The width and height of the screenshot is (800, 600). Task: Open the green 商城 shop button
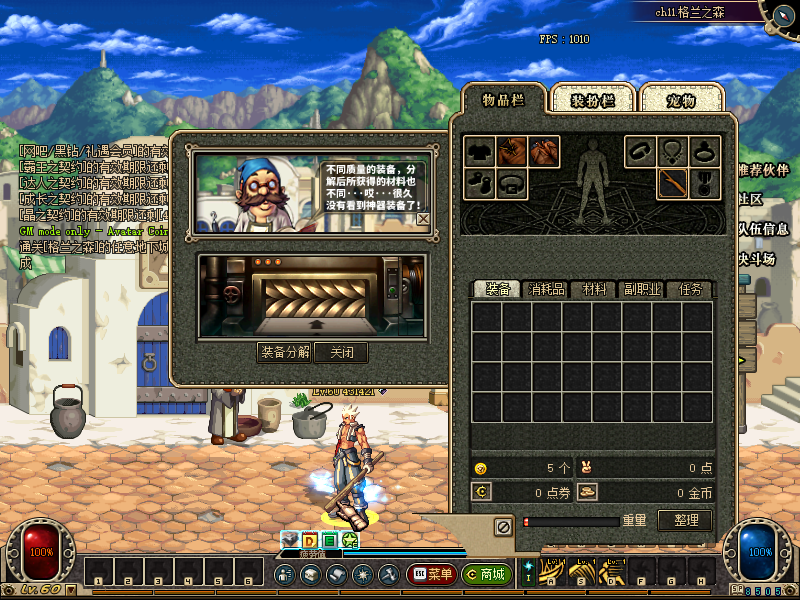pos(486,575)
